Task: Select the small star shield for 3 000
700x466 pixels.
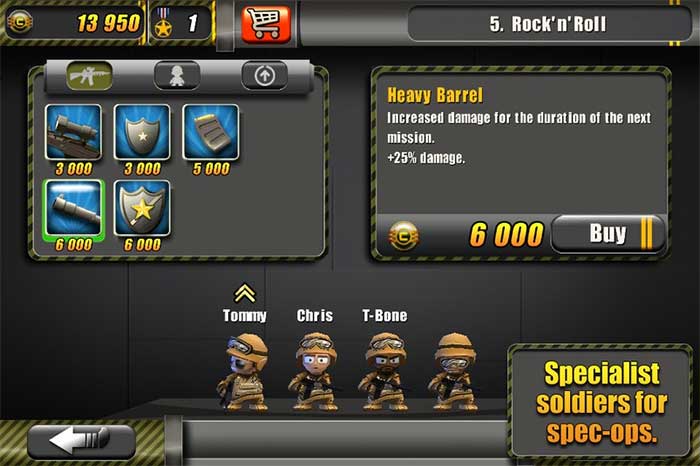Action: point(141,132)
